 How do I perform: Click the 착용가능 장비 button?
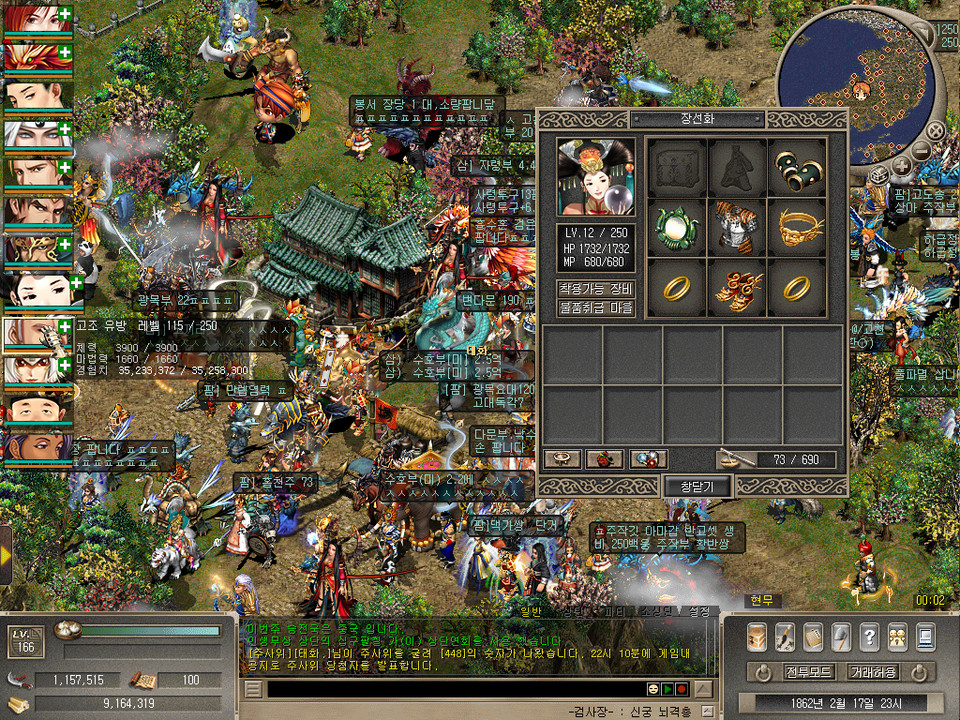pos(596,288)
